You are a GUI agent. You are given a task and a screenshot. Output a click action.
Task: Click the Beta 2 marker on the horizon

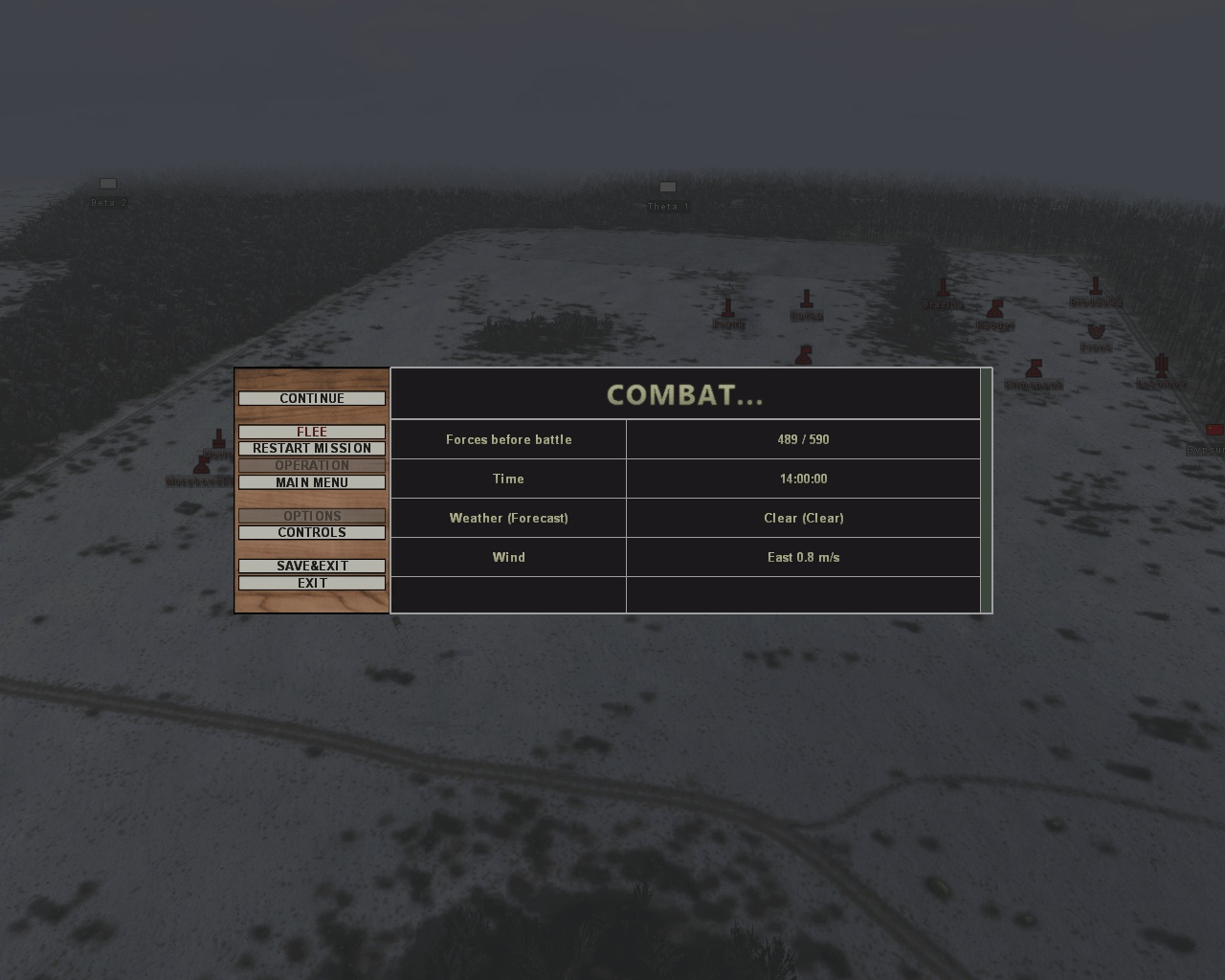pyautogui.click(x=108, y=184)
